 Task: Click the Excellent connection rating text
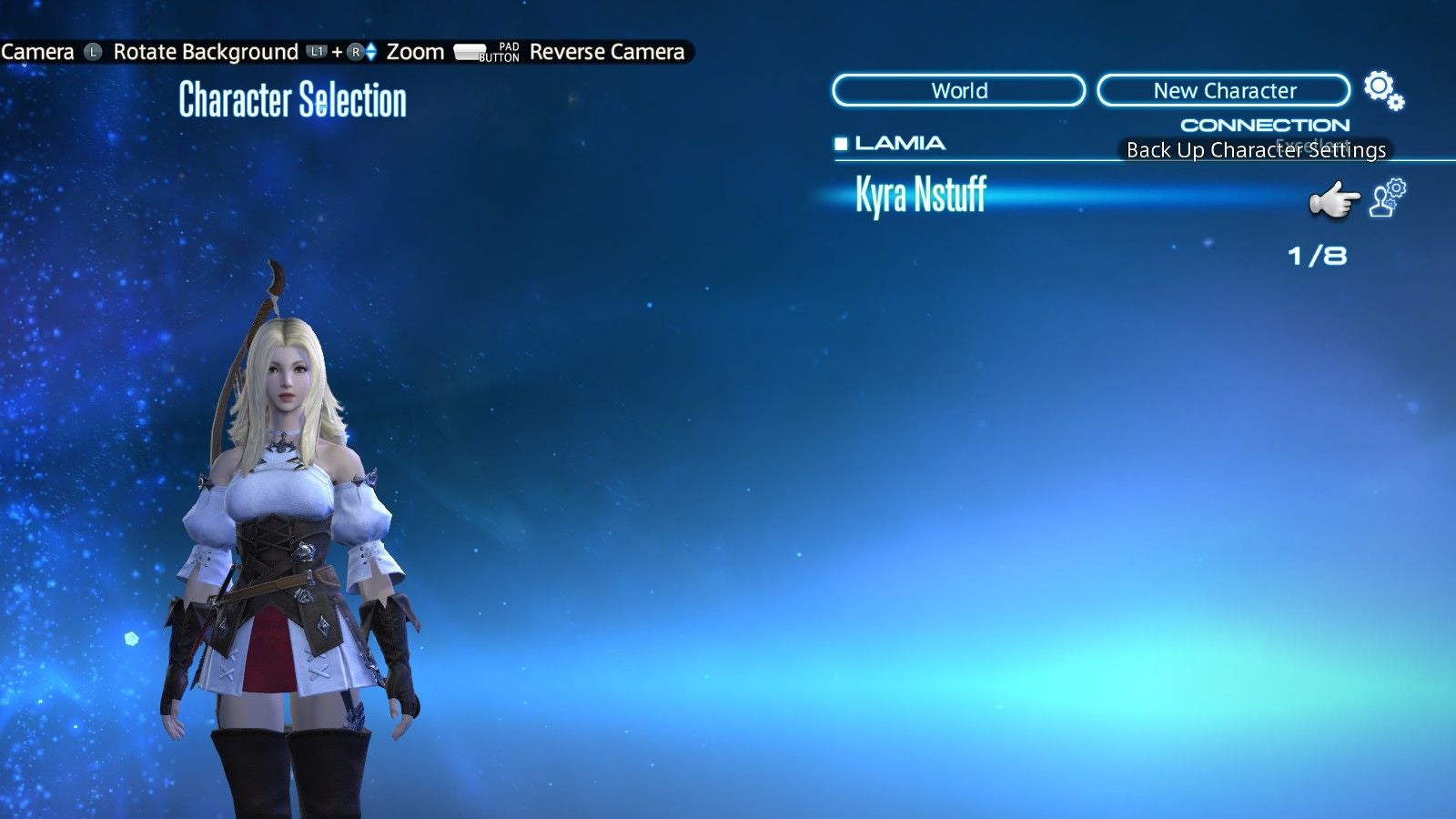1314,144
